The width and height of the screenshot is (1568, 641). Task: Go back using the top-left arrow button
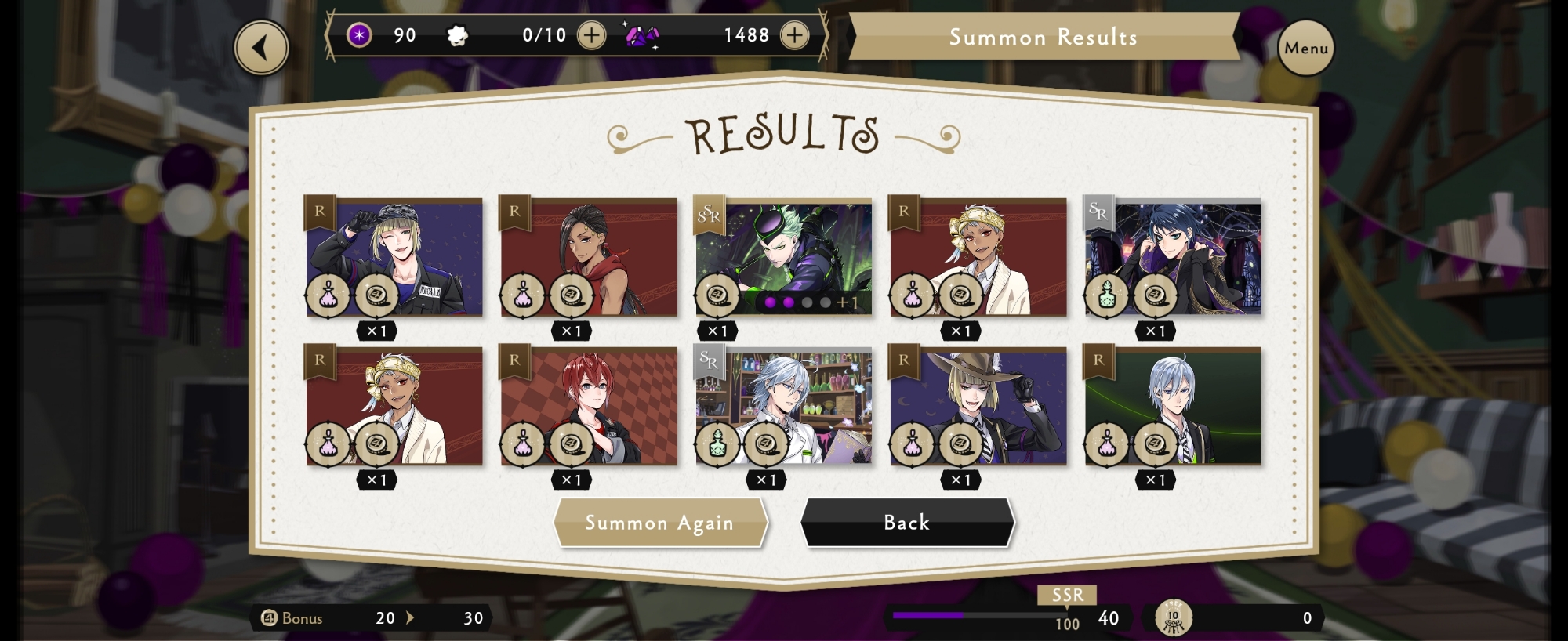[262, 48]
